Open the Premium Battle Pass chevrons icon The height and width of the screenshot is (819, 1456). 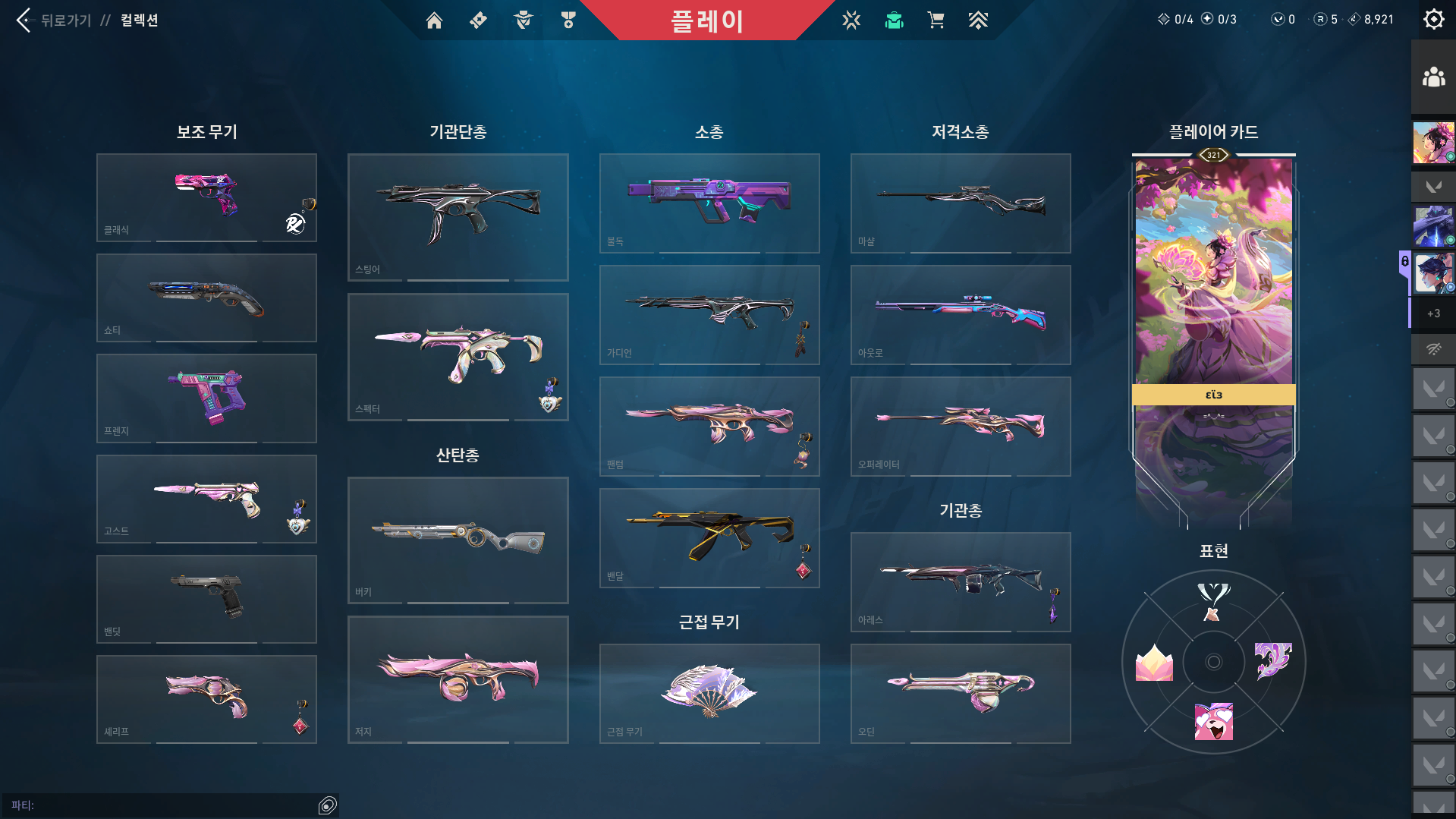point(978,20)
